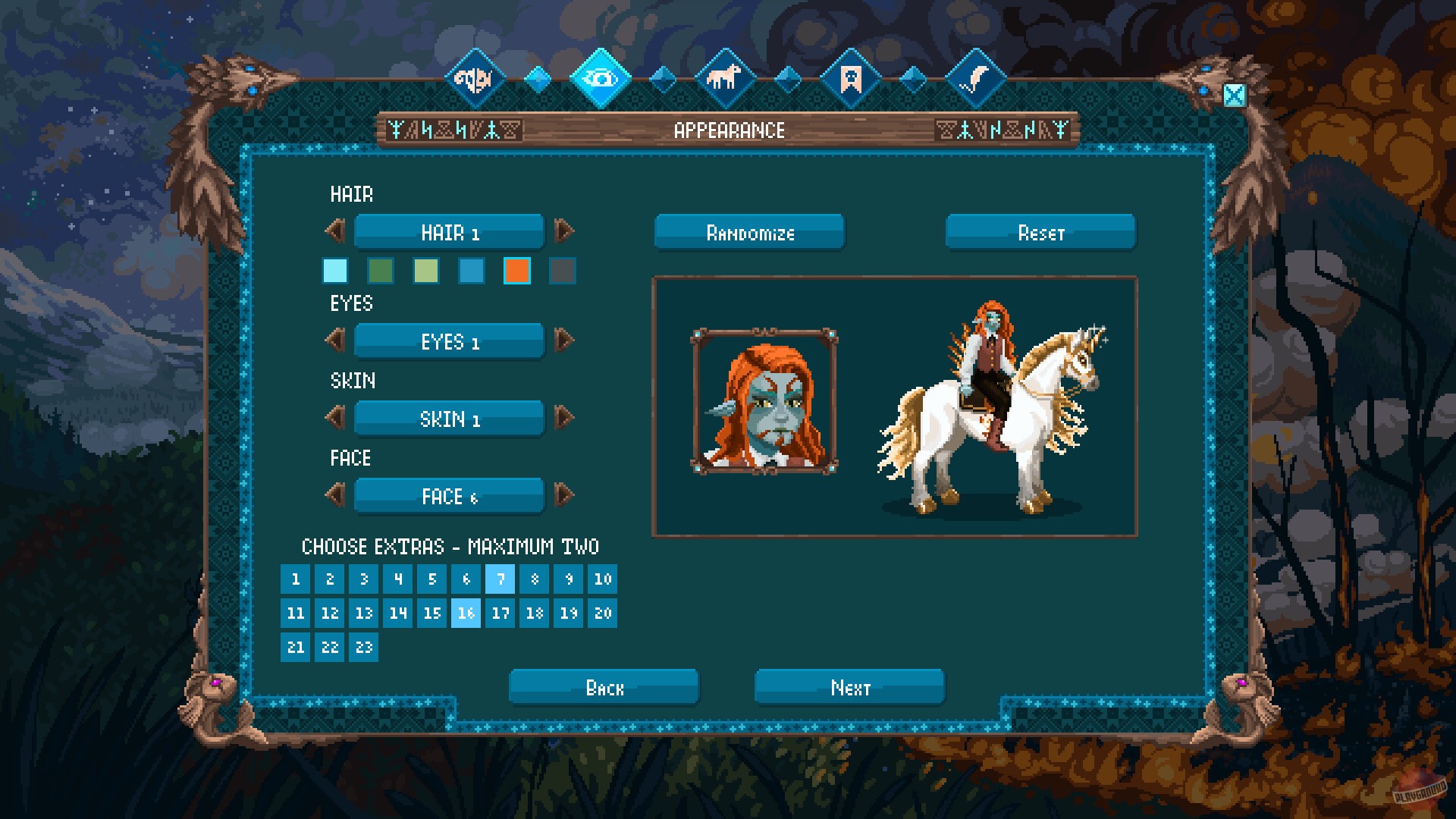Screen dimensions: 1456x819
Task: Click Next to continue
Action: pyautogui.click(x=848, y=688)
